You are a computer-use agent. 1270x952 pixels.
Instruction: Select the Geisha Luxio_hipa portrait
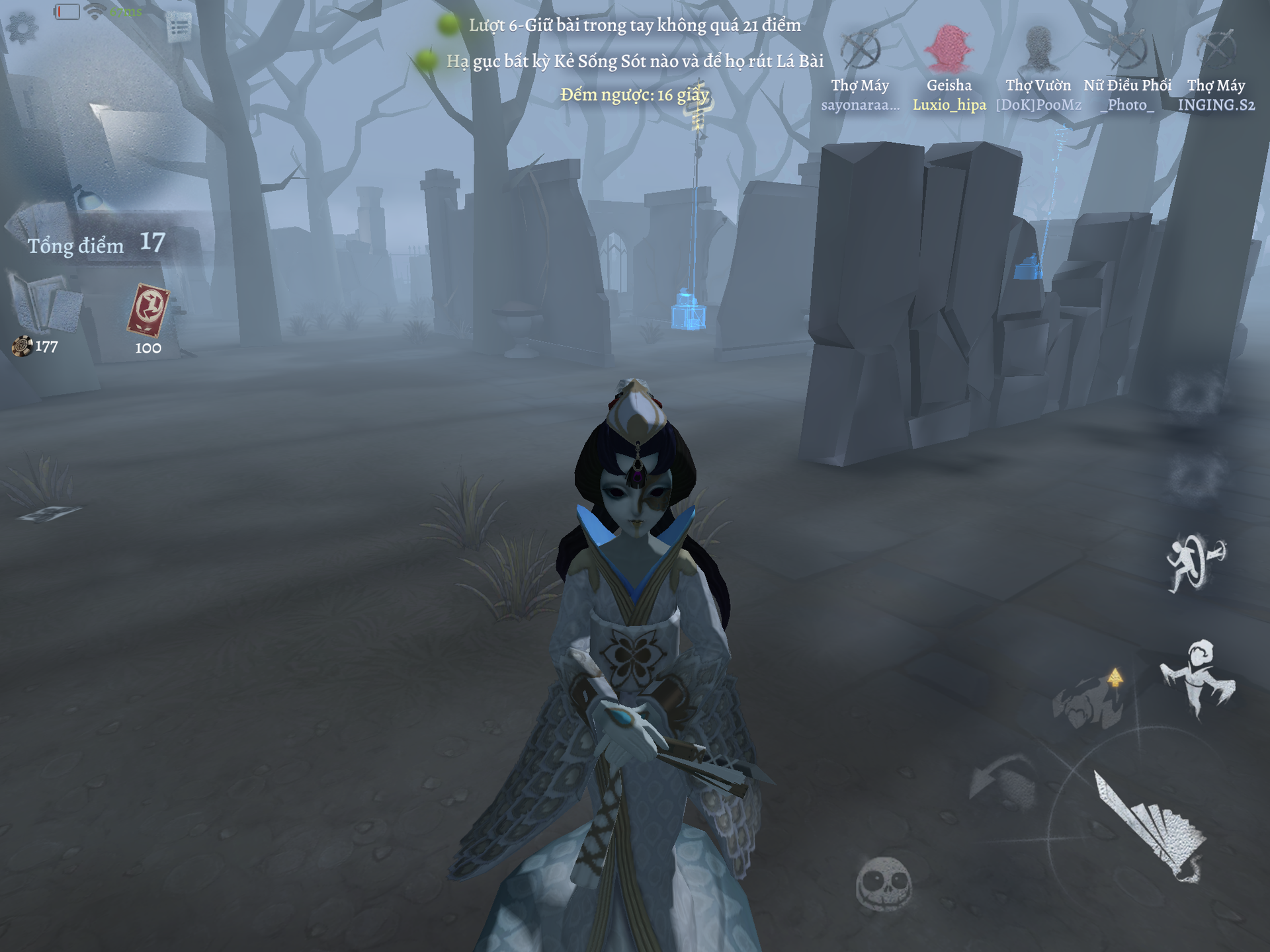(949, 49)
